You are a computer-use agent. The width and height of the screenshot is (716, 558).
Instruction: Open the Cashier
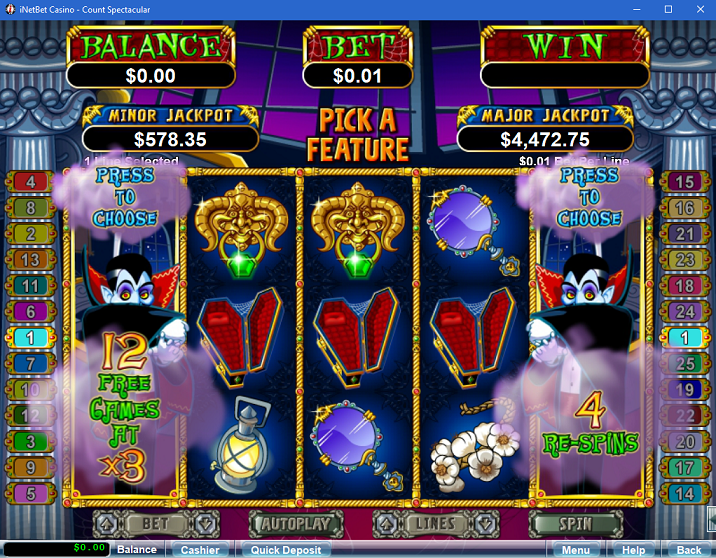point(200,549)
